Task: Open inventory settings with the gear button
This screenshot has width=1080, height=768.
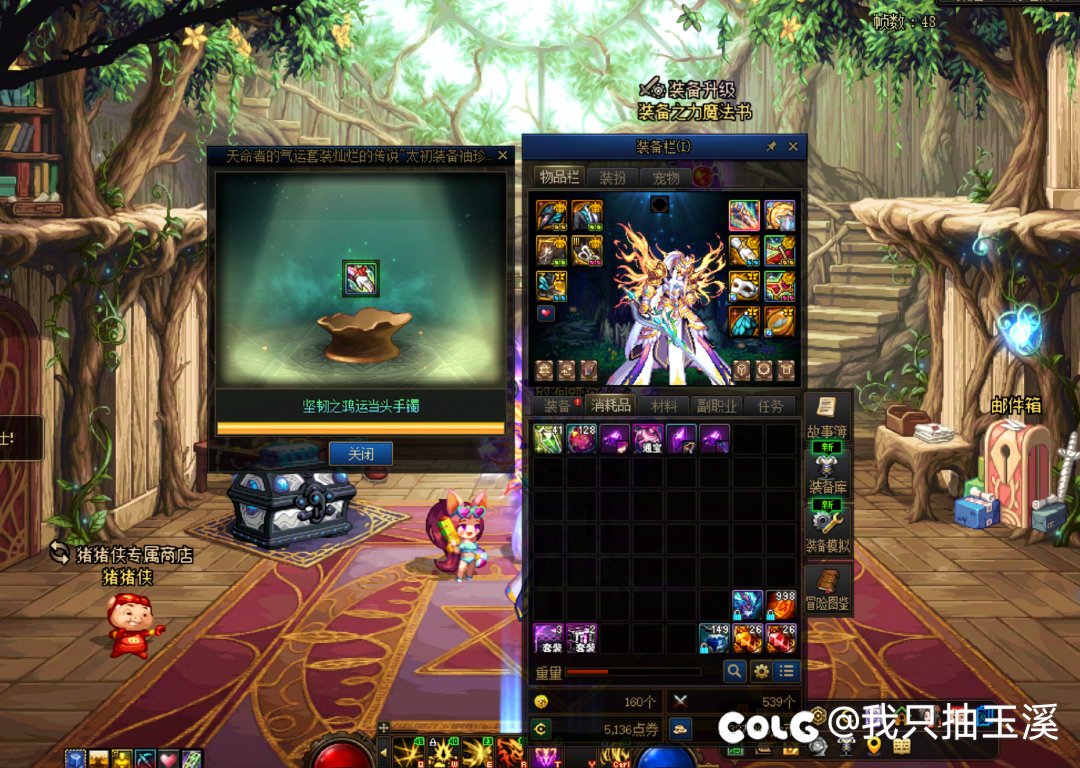Action: pyautogui.click(x=761, y=671)
